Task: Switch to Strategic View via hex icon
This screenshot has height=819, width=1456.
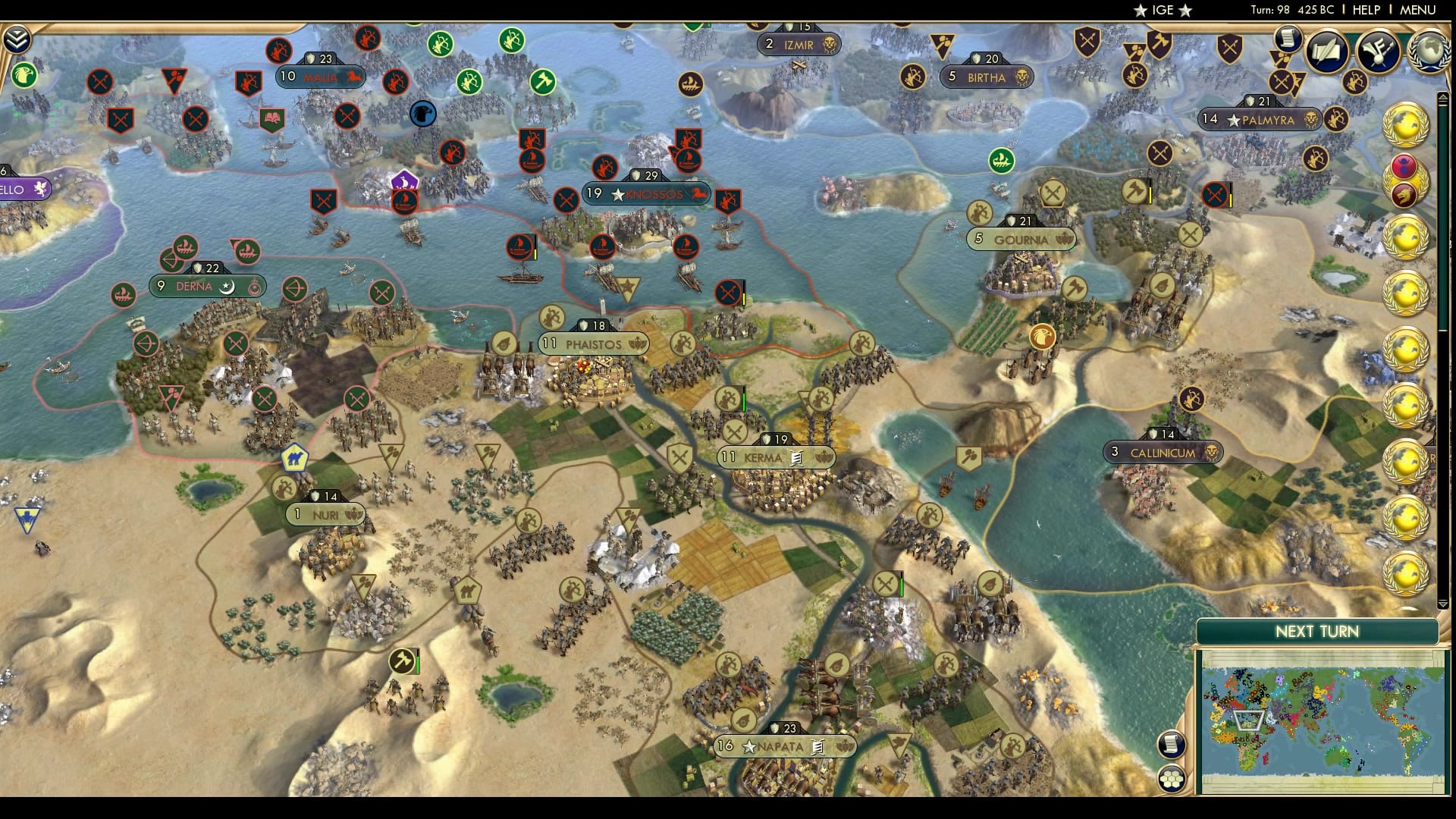Action: tap(1172, 779)
